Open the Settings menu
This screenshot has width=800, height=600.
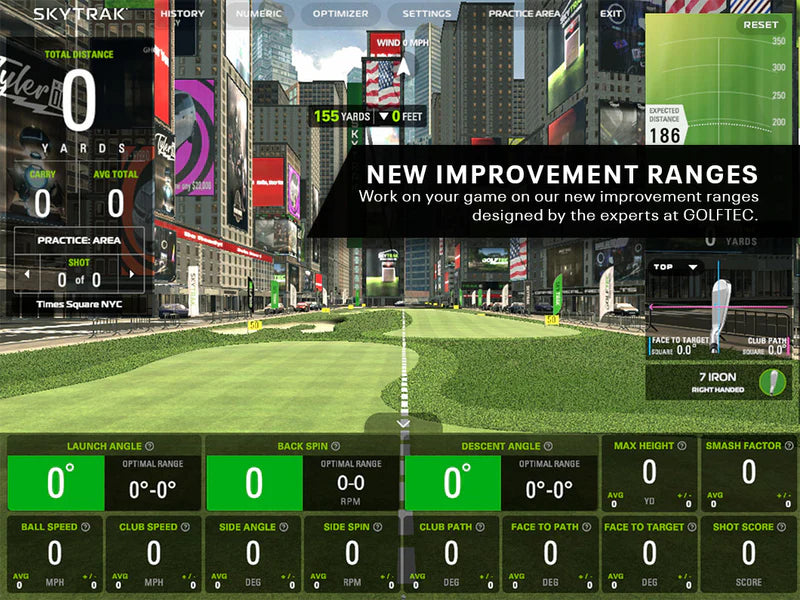[x=427, y=14]
